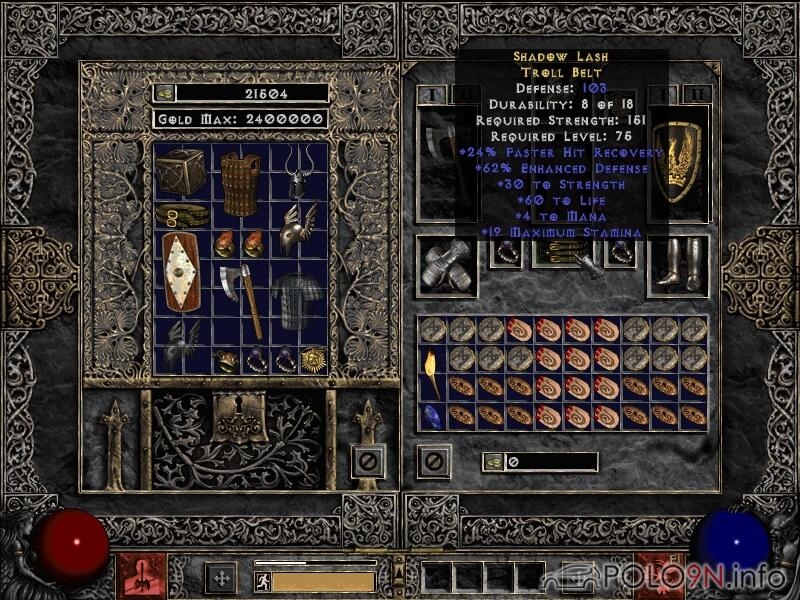The width and height of the screenshot is (800, 600).
Task: Pick up the blue sapphire gem
Action: coord(432,416)
